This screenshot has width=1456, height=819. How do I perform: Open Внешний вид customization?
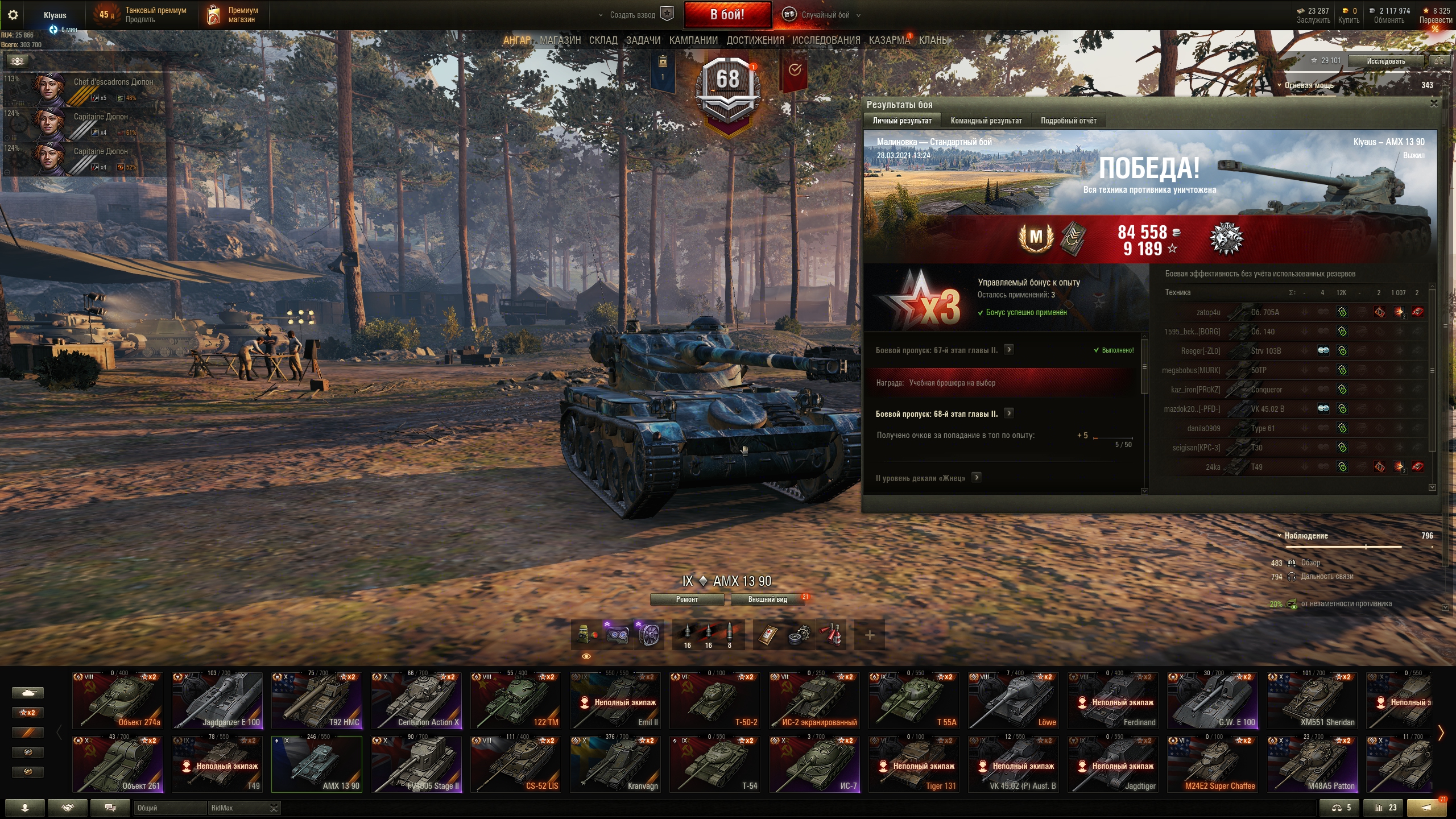(x=767, y=599)
